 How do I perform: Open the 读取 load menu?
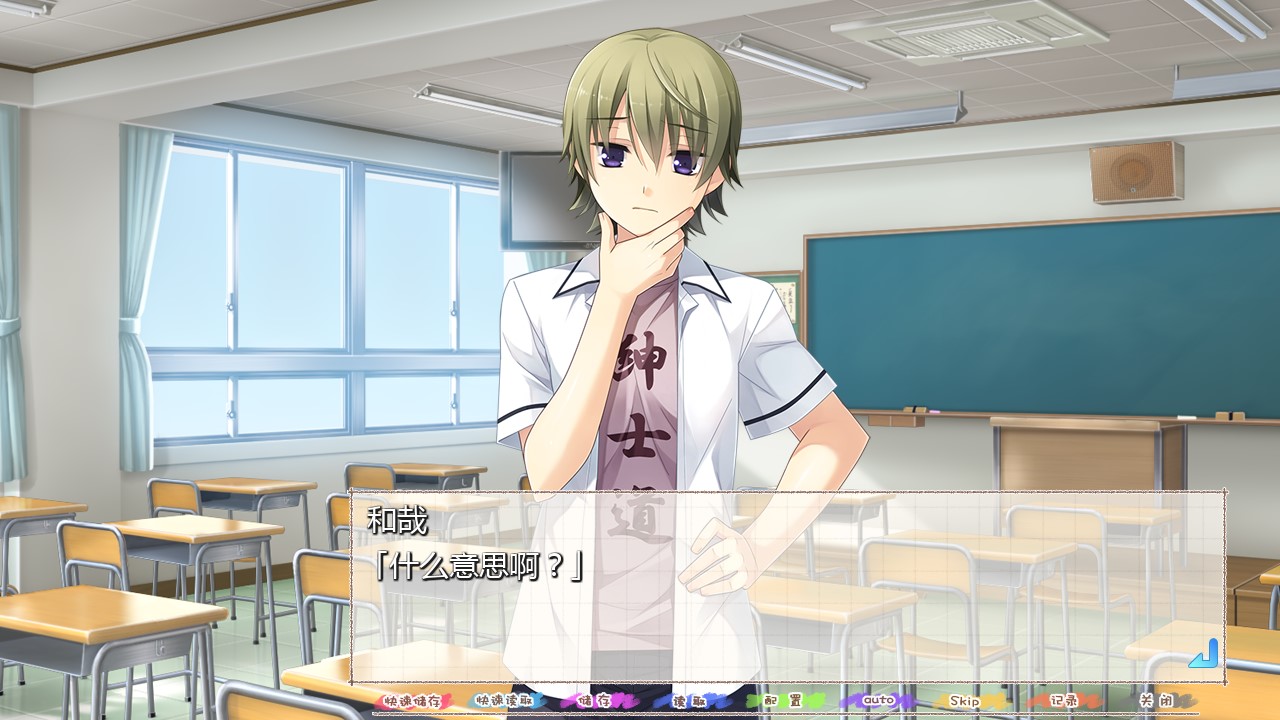[691, 701]
